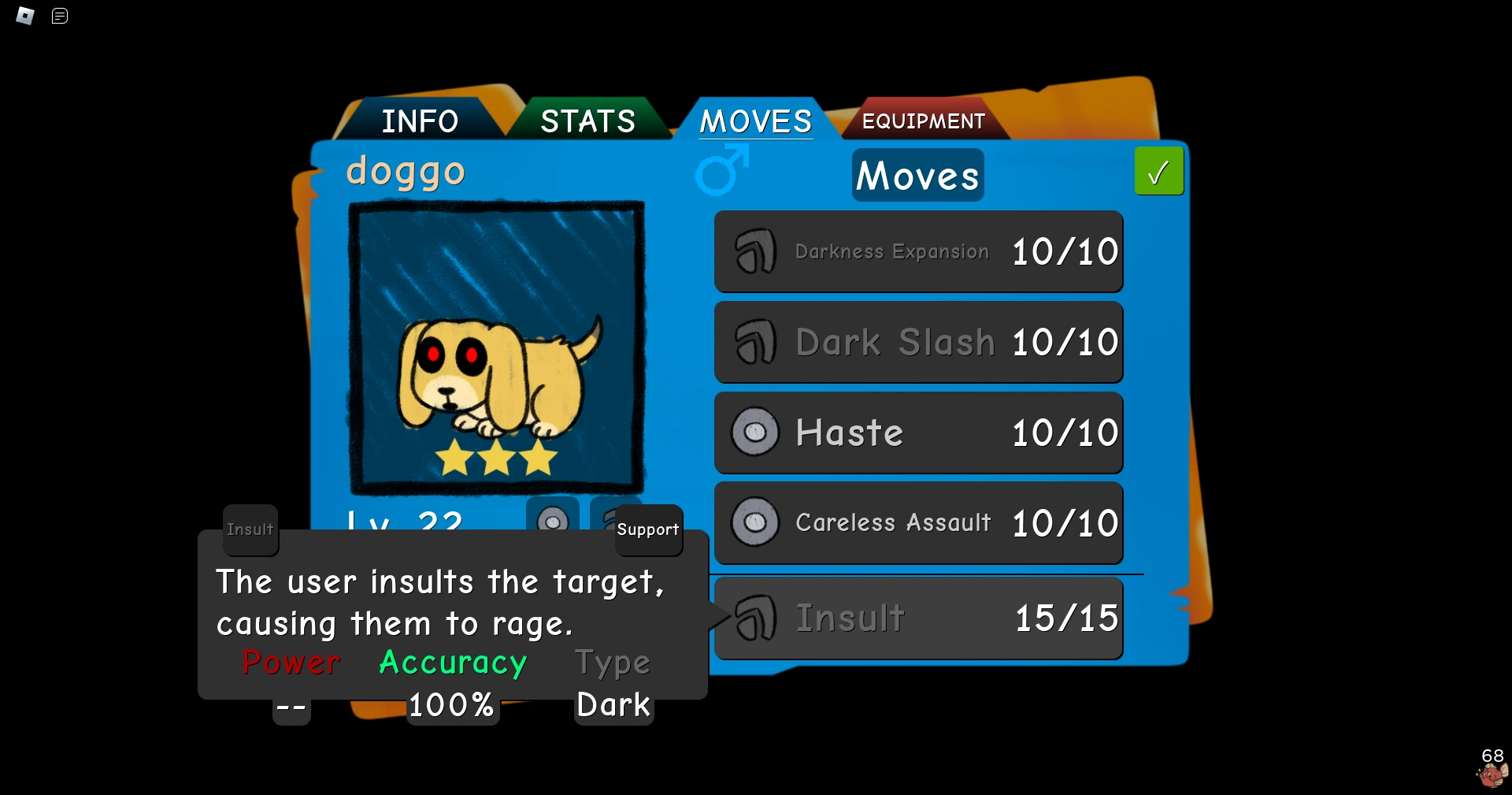Image resolution: width=1512 pixels, height=795 pixels.
Task: Click the Support tag above the description
Action: 647,529
